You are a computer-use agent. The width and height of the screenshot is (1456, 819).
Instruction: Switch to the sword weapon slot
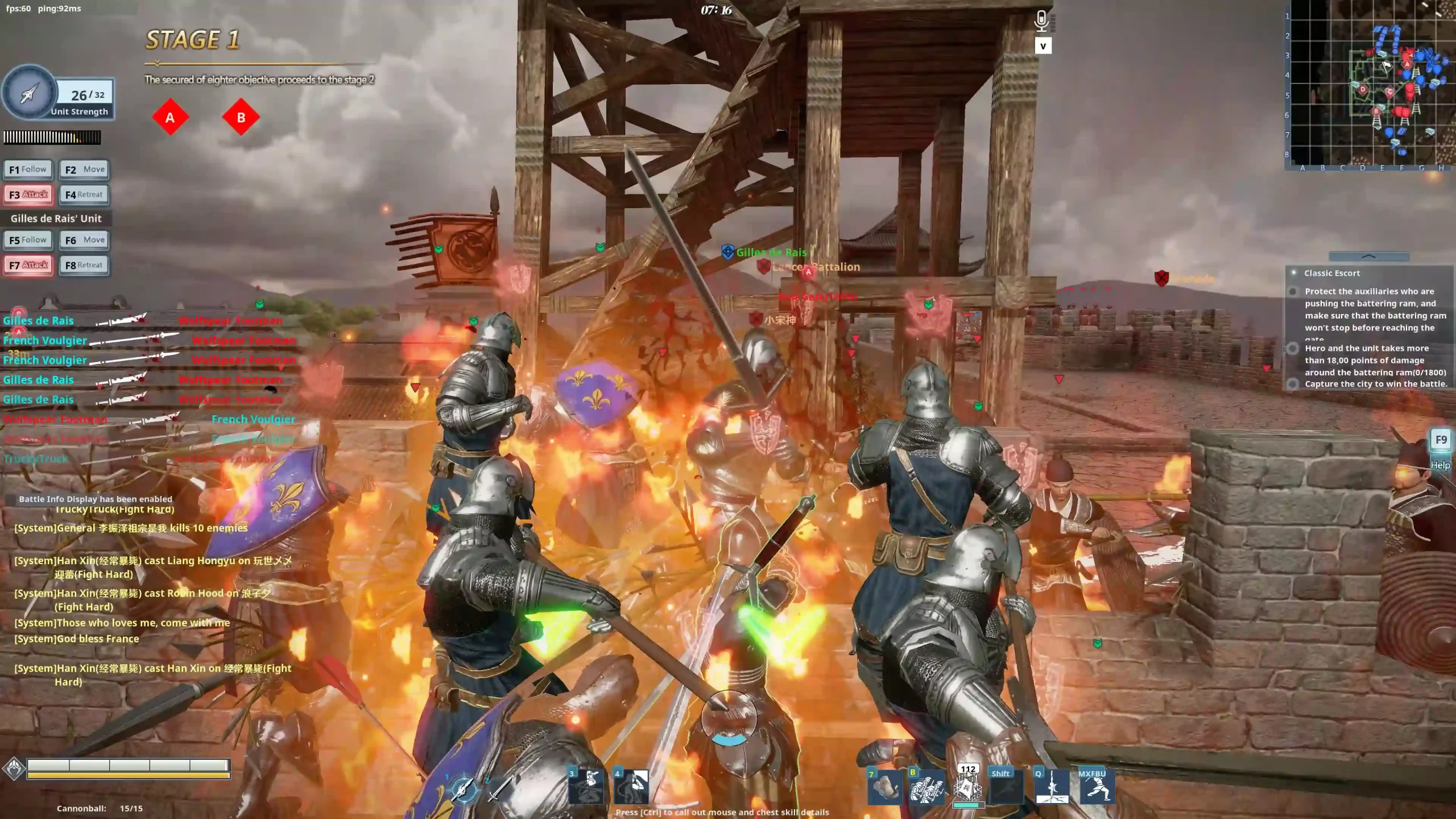499,788
